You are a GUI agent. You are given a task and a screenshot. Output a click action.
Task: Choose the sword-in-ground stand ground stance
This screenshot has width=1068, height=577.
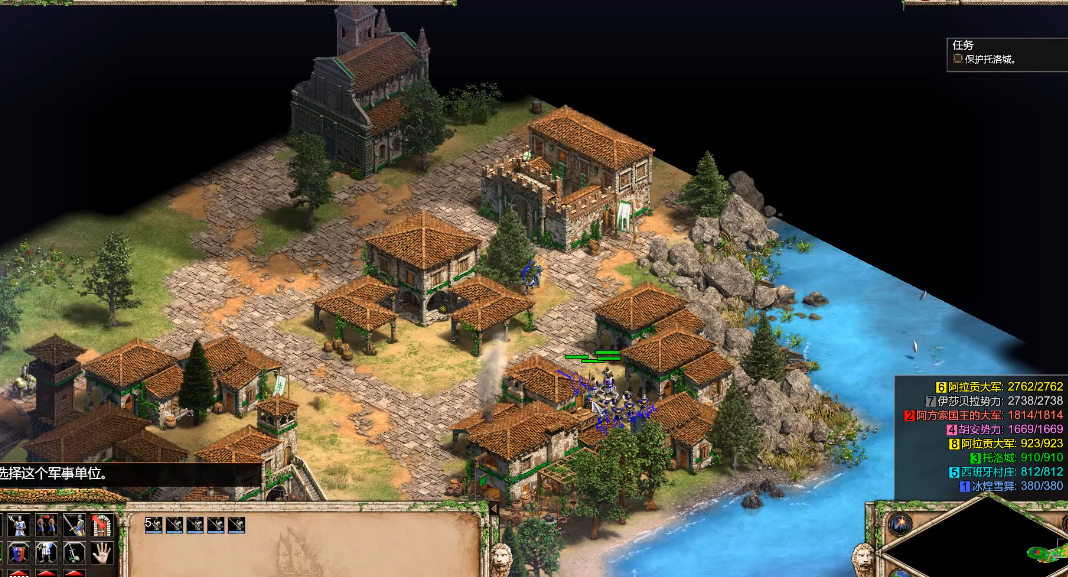point(74,552)
